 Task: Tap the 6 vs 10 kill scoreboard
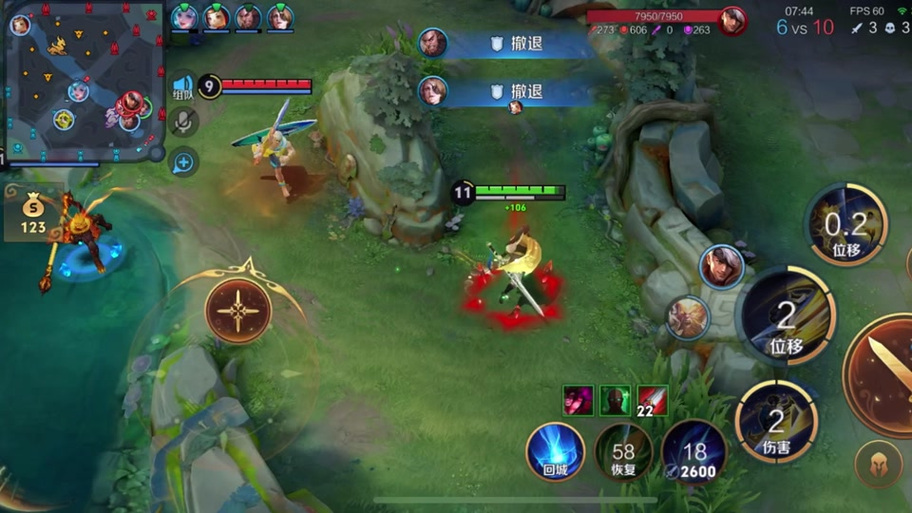point(805,27)
